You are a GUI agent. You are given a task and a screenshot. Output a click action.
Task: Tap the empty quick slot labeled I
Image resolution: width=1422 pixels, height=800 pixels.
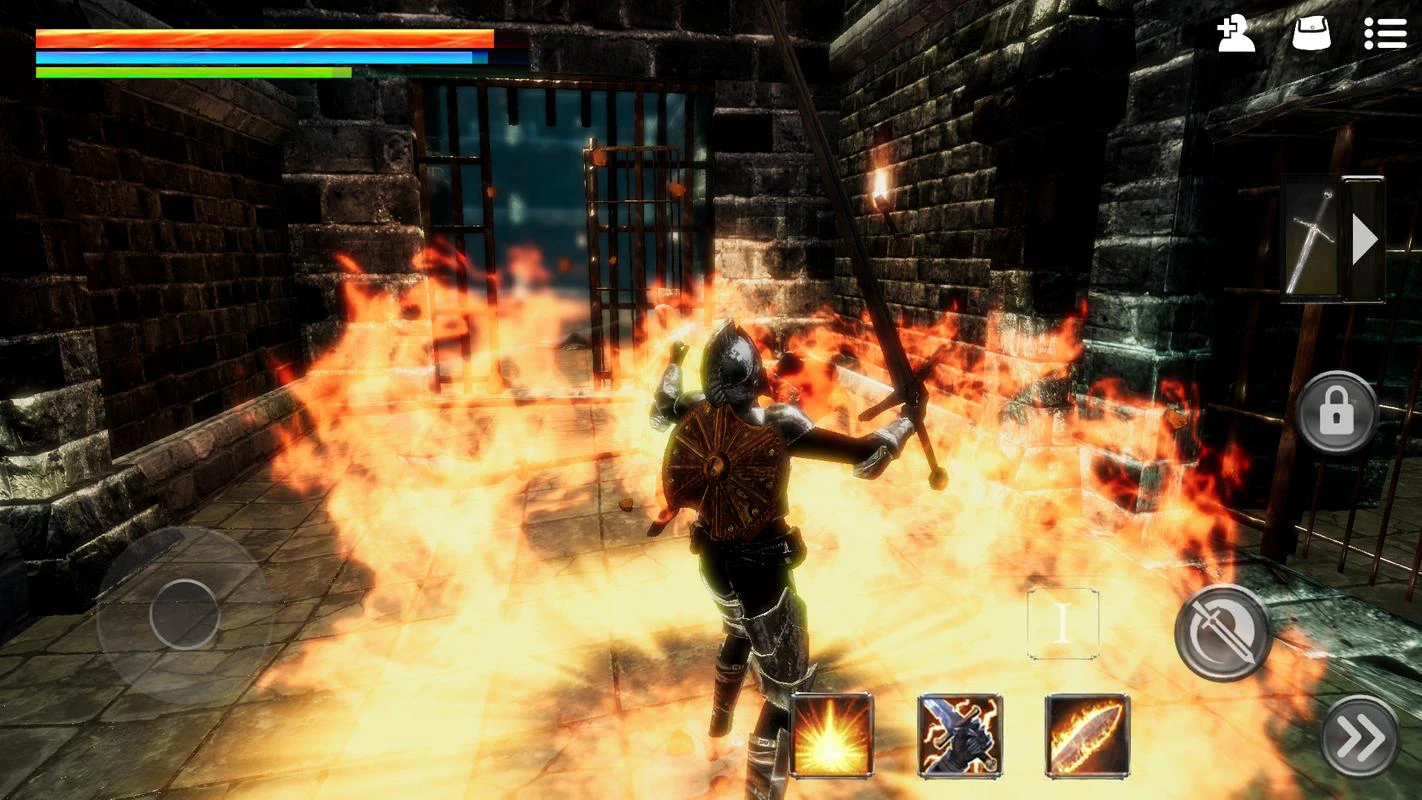pyautogui.click(x=1063, y=623)
